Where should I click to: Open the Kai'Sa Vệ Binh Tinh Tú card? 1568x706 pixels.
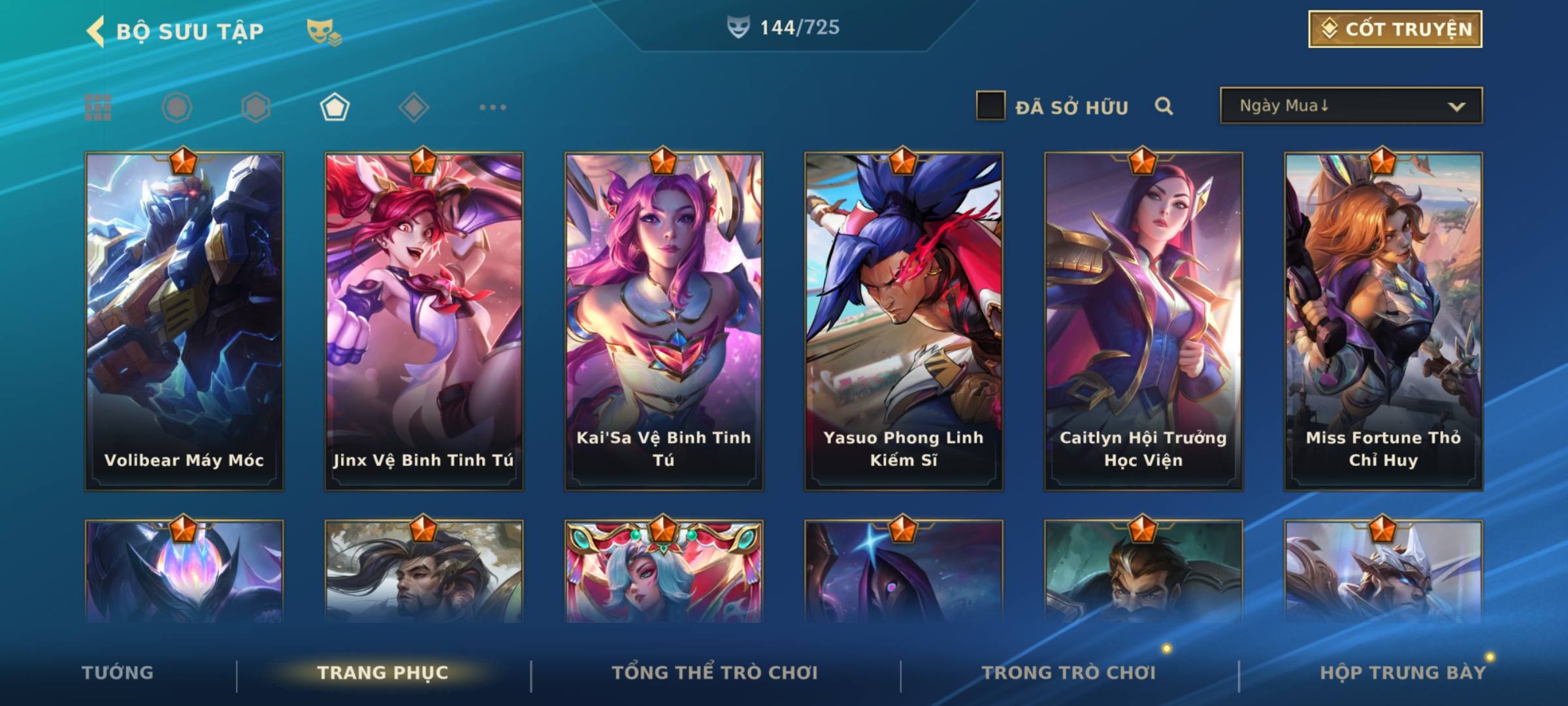click(664, 320)
